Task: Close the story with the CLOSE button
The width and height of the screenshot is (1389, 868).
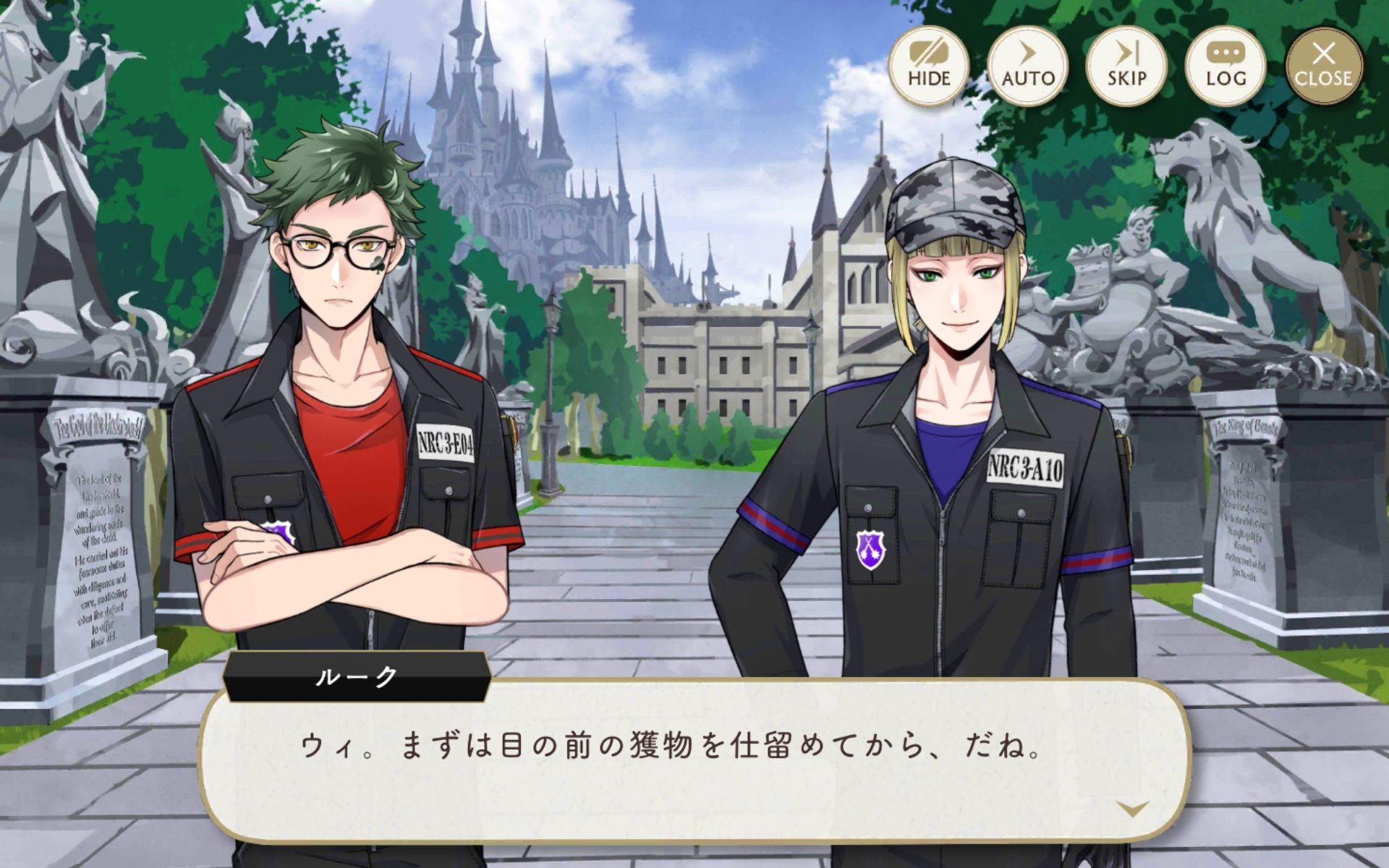Action: (1324, 66)
